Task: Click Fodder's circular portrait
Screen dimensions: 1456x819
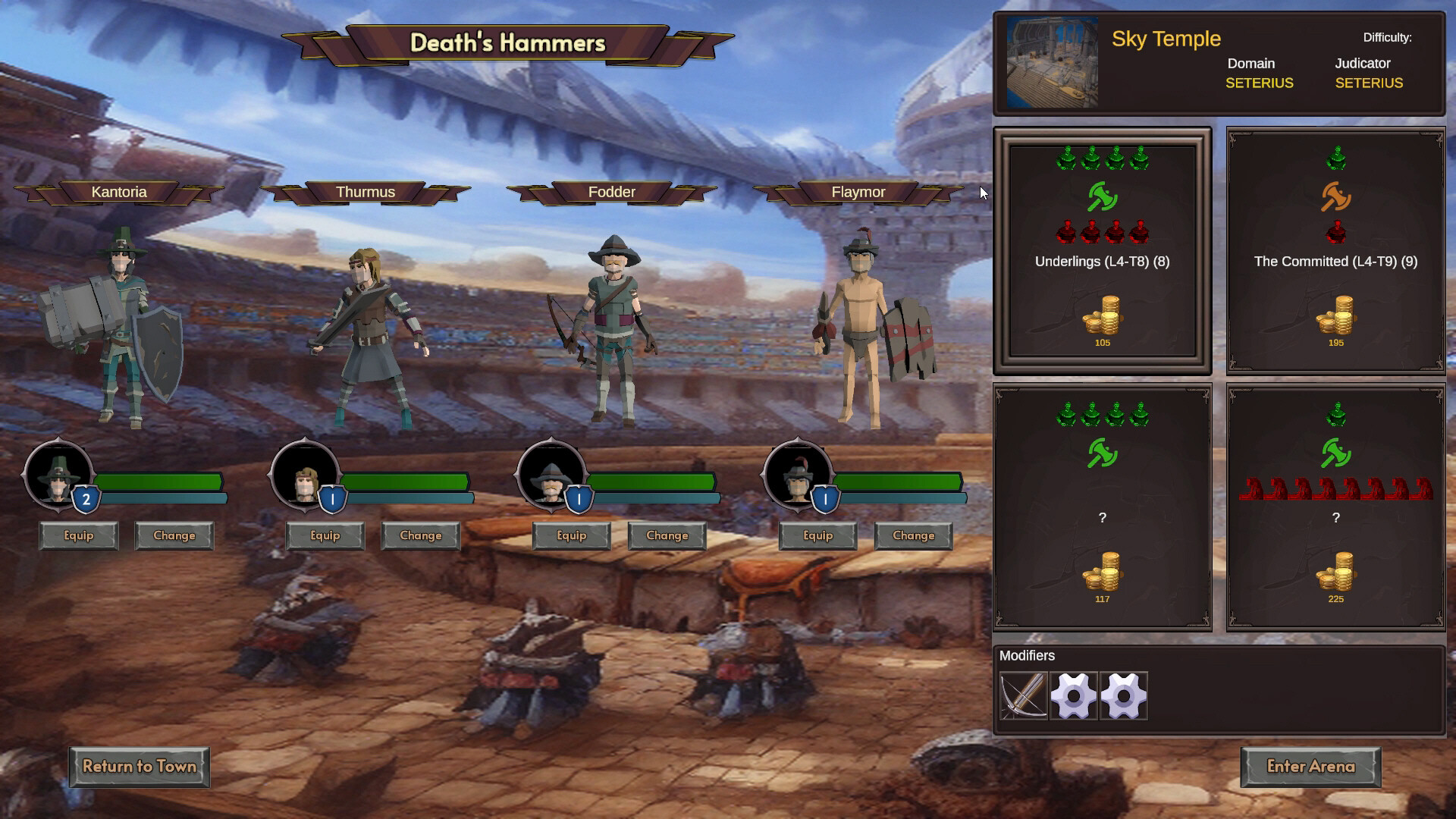Action: 550,478
